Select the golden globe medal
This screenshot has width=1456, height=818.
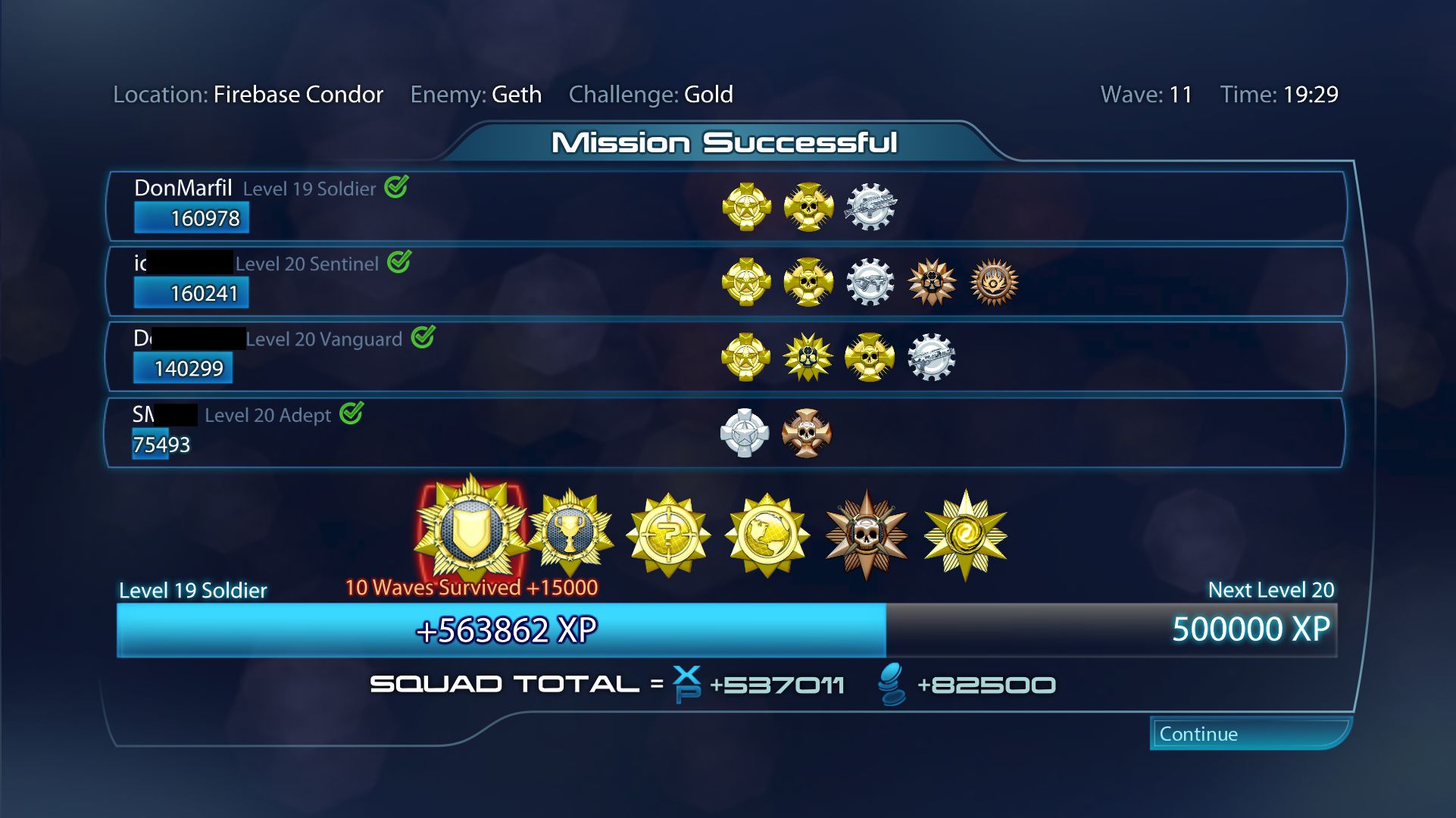pyautogui.click(x=766, y=534)
